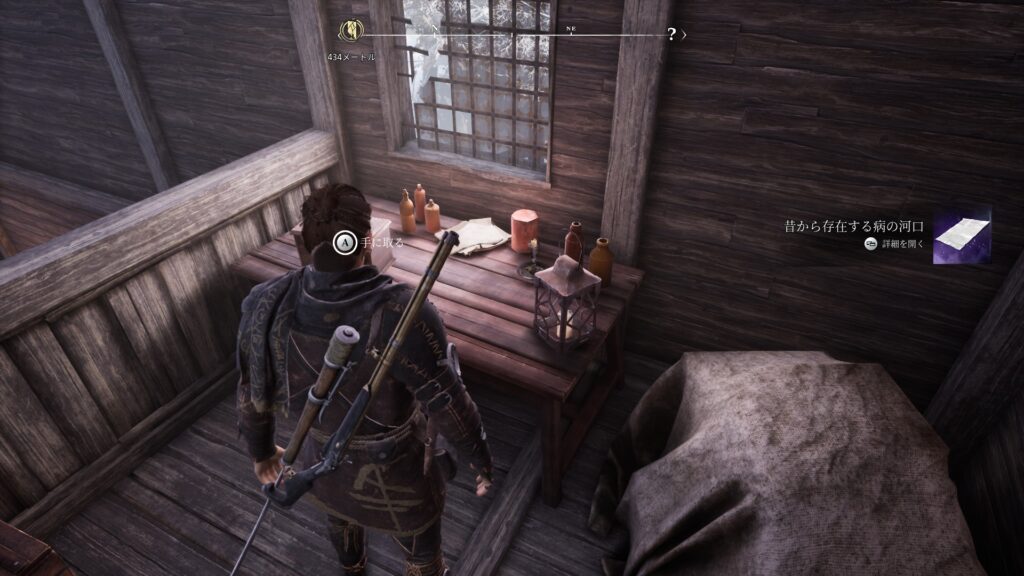Screen dimensions: 1024x576
Task: Open the purple document notification thumbnail
Action: click(961, 235)
